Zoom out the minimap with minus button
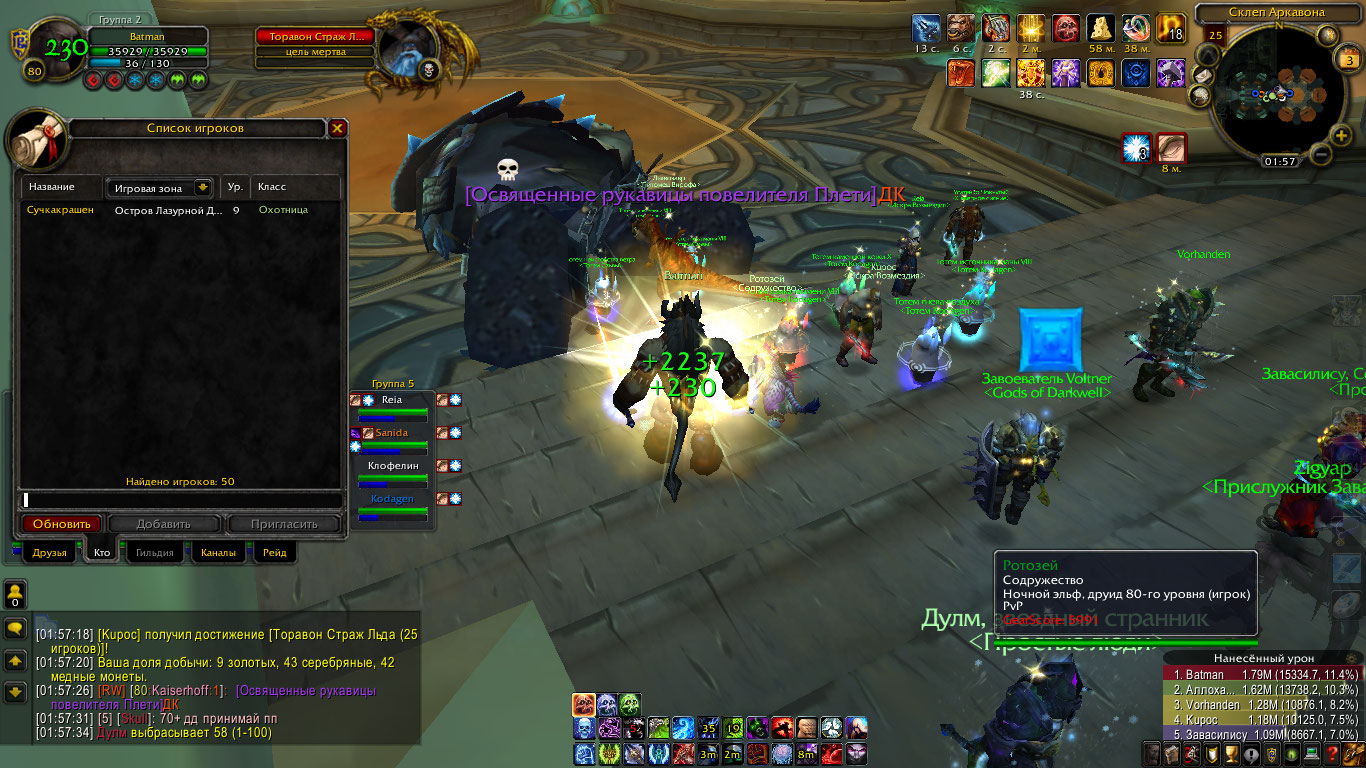Image resolution: width=1366 pixels, height=768 pixels. [x=1319, y=155]
